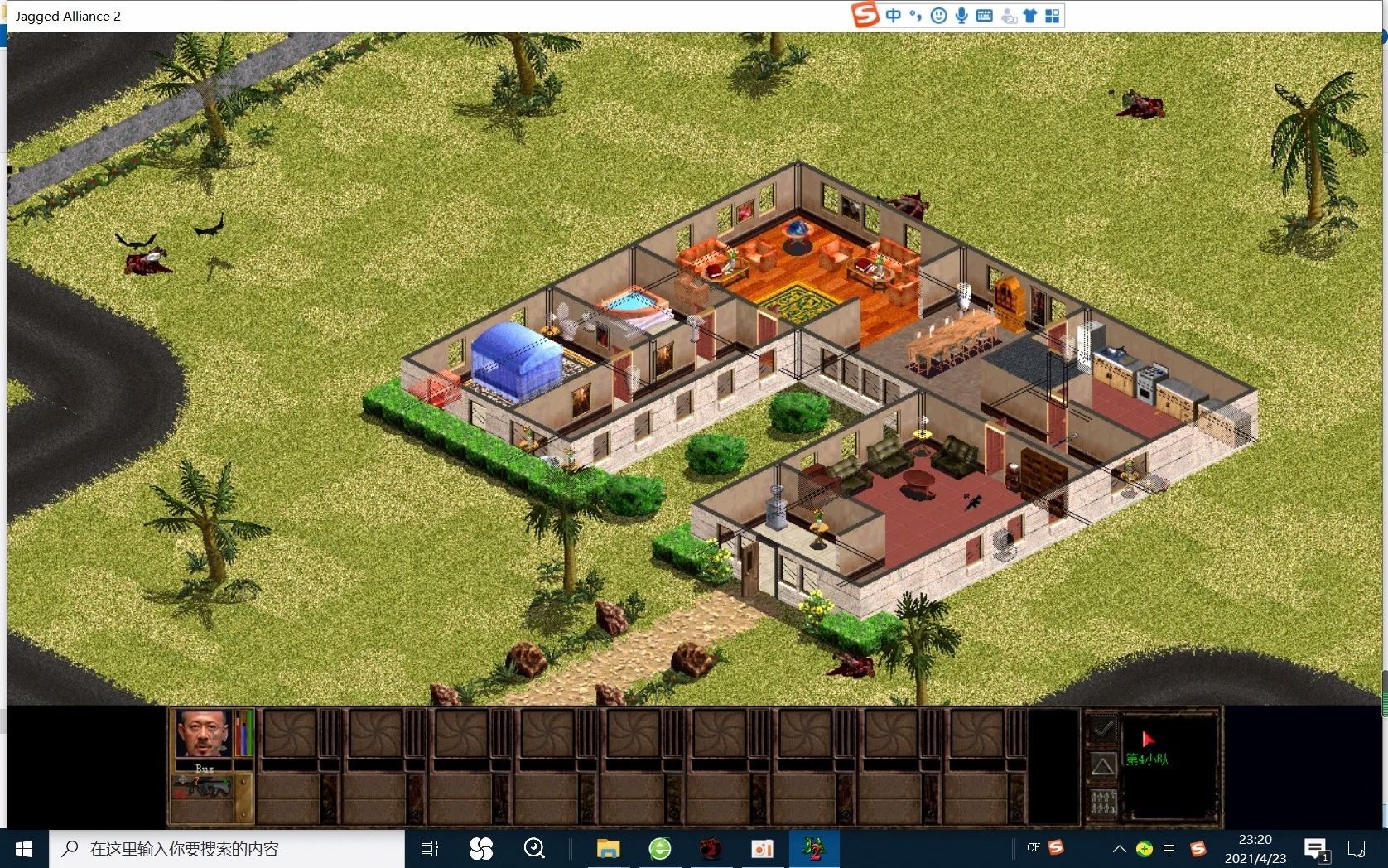Click Bus's equipped gun slot
This screenshot has width=1388, height=868.
(204, 788)
